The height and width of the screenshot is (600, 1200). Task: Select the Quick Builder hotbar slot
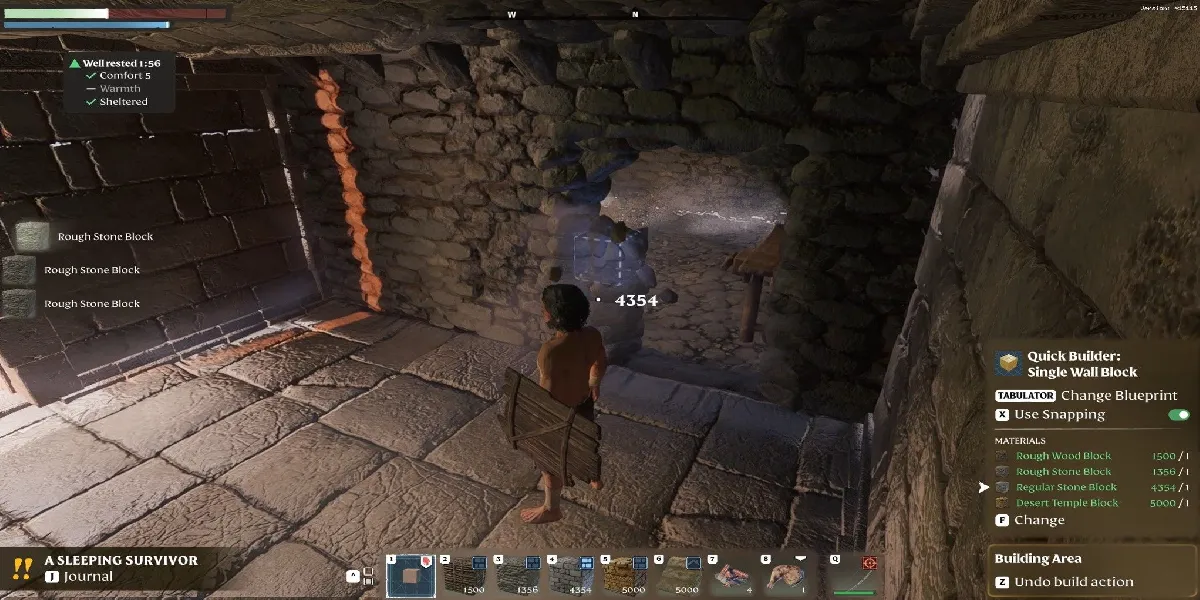pos(408,575)
